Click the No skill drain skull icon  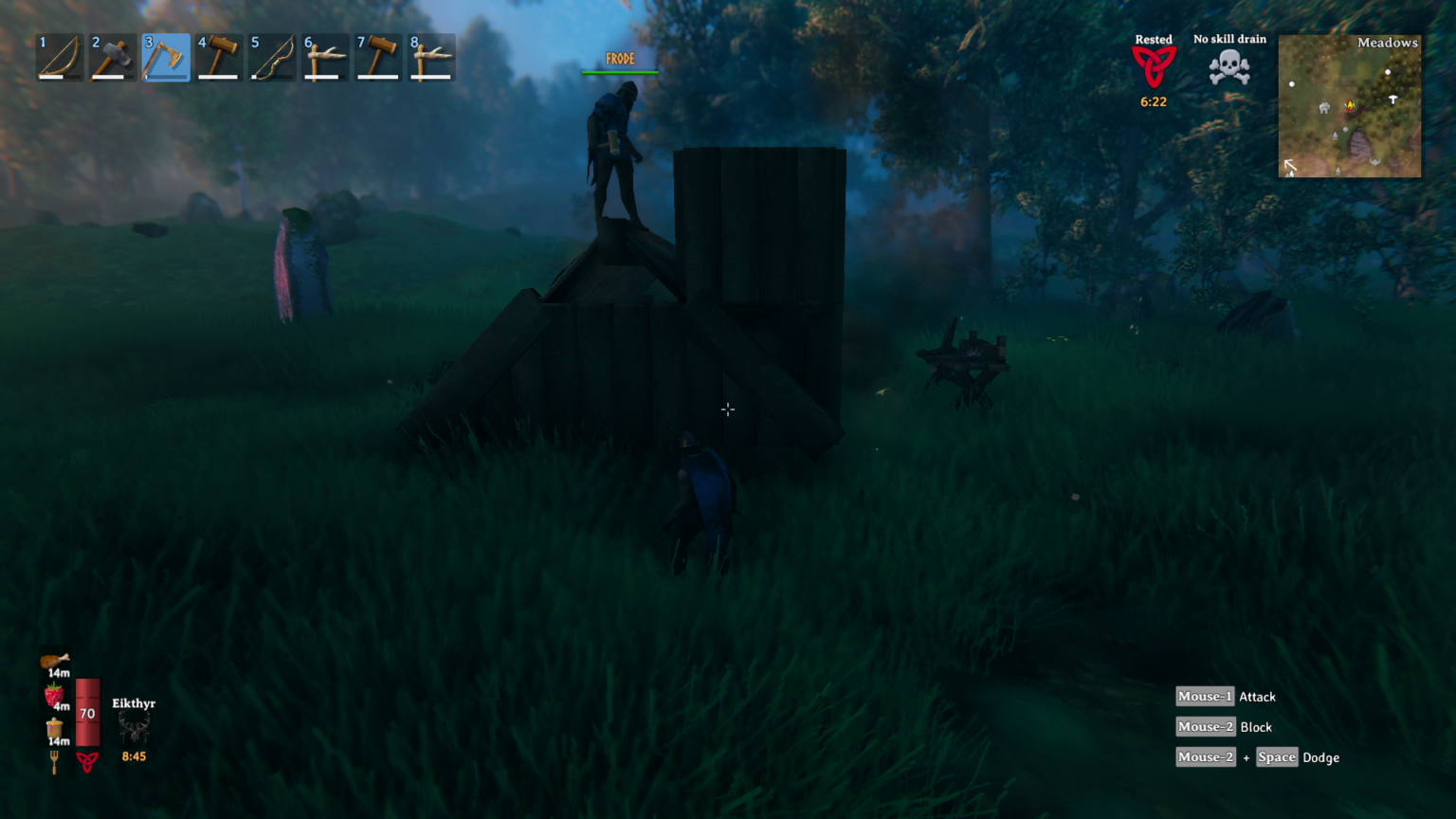1228,66
